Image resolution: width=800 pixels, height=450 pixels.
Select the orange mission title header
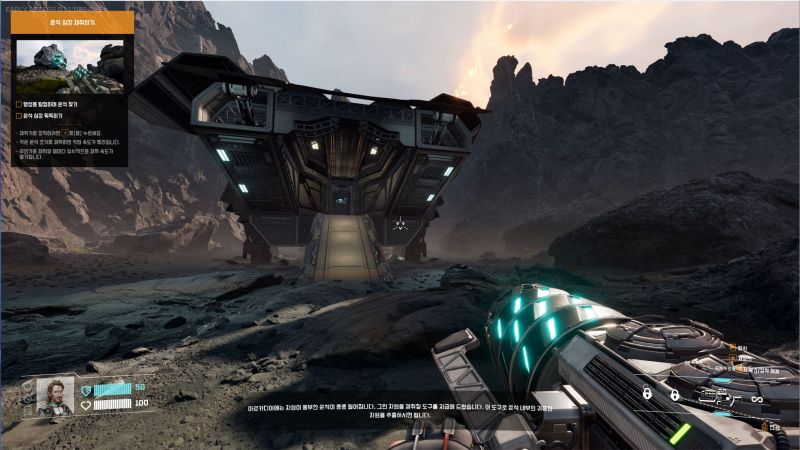(72, 22)
